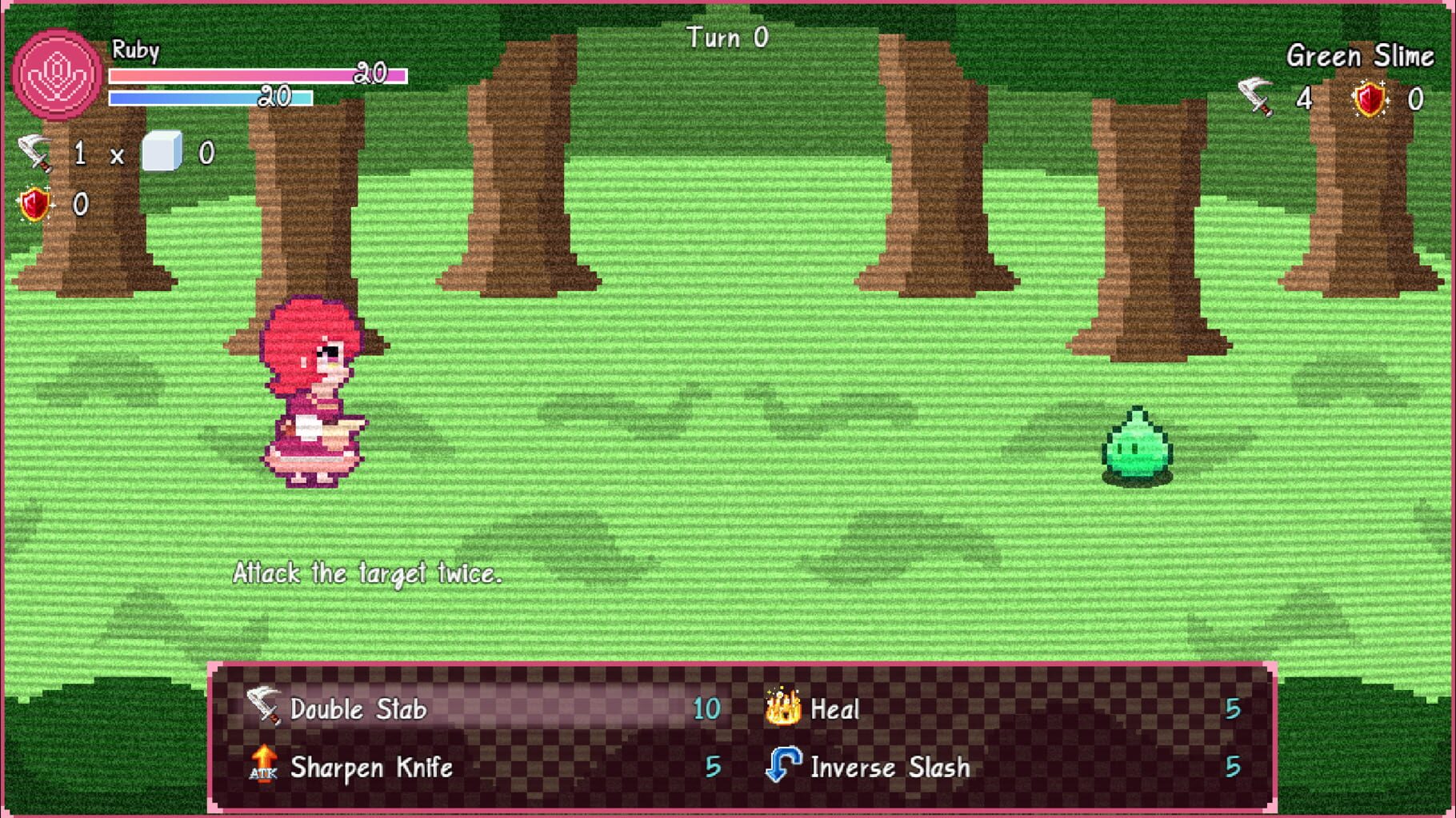Click the 'Attack the target twice' description text
The image size is (1456, 818).
coord(367,573)
